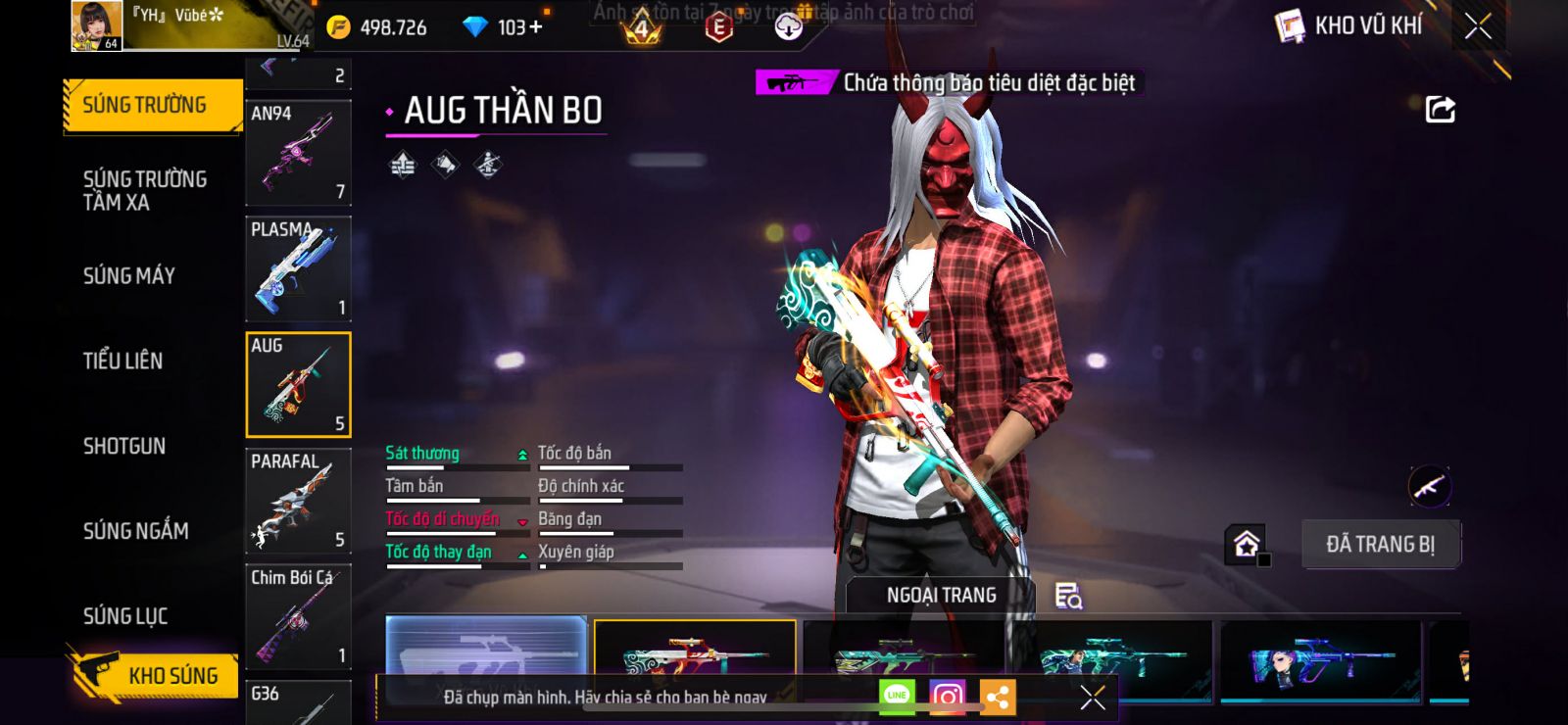This screenshot has width=1568, height=725.
Task: Choose the PLASMA weapon slot
Action: pyautogui.click(x=298, y=268)
